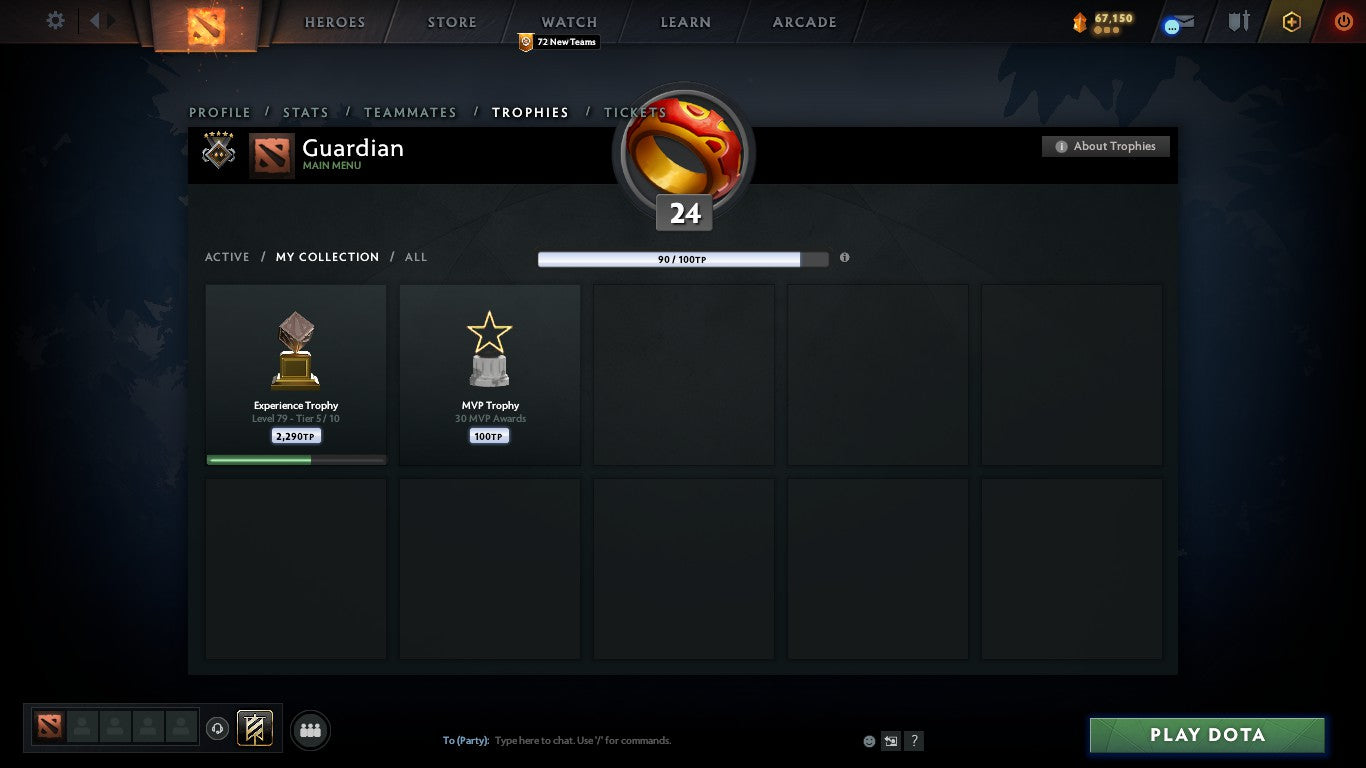Open the armory shield and sword icon
Image resolution: width=1366 pixels, height=768 pixels.
click(1237, 21)
